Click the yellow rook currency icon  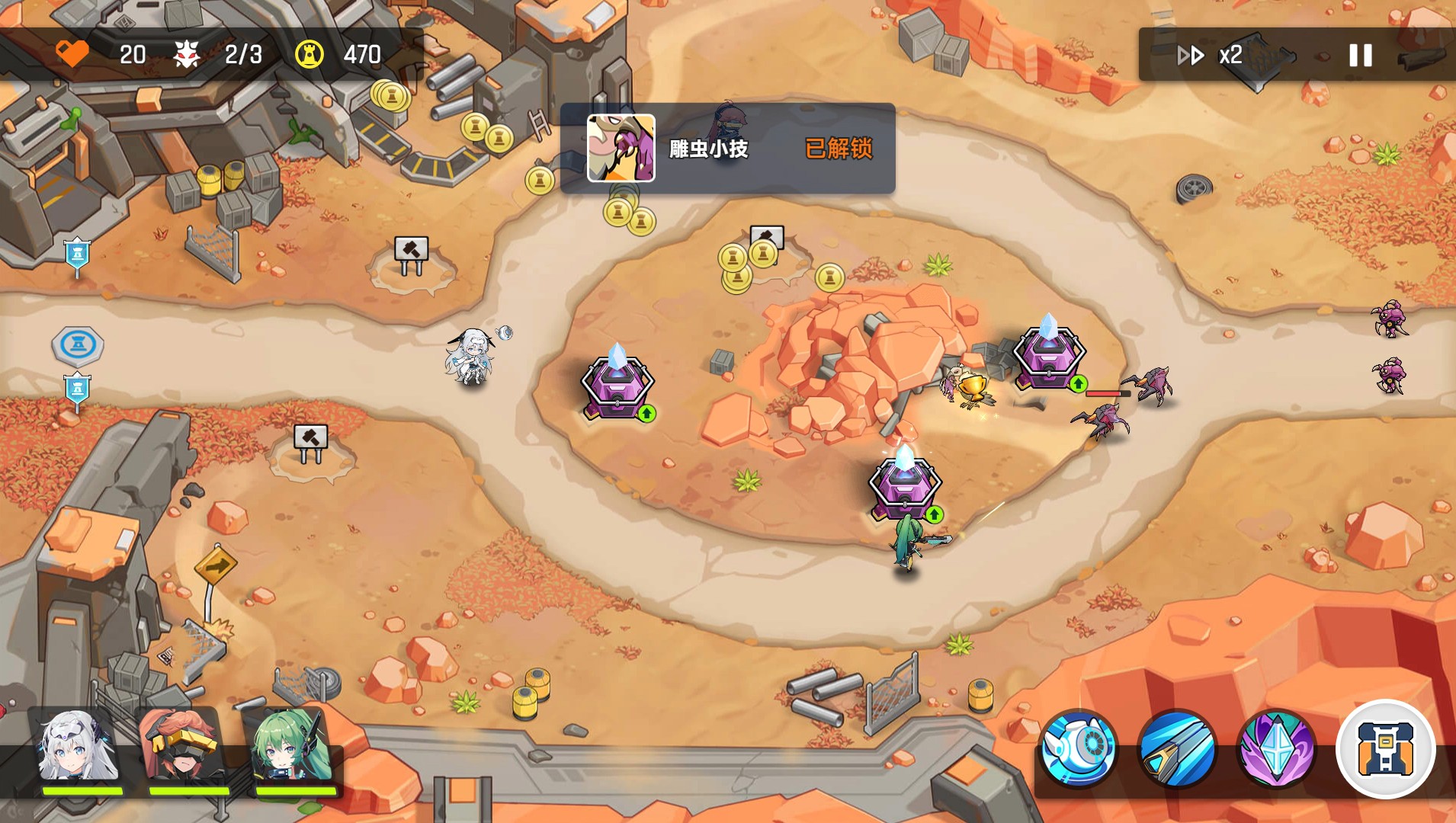(308, 53)
